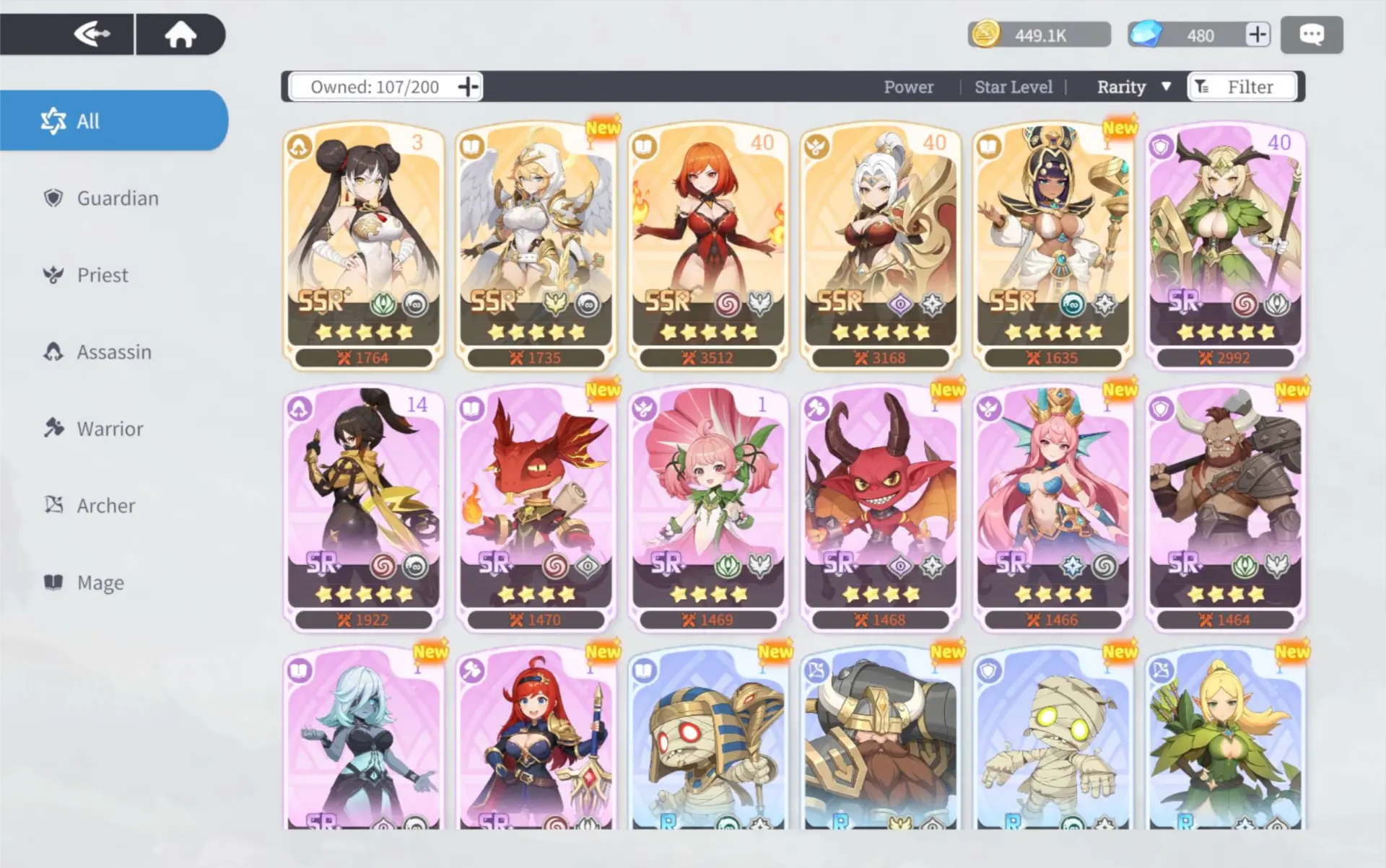
Task: Return to the home screen
Action: point(180,34)
